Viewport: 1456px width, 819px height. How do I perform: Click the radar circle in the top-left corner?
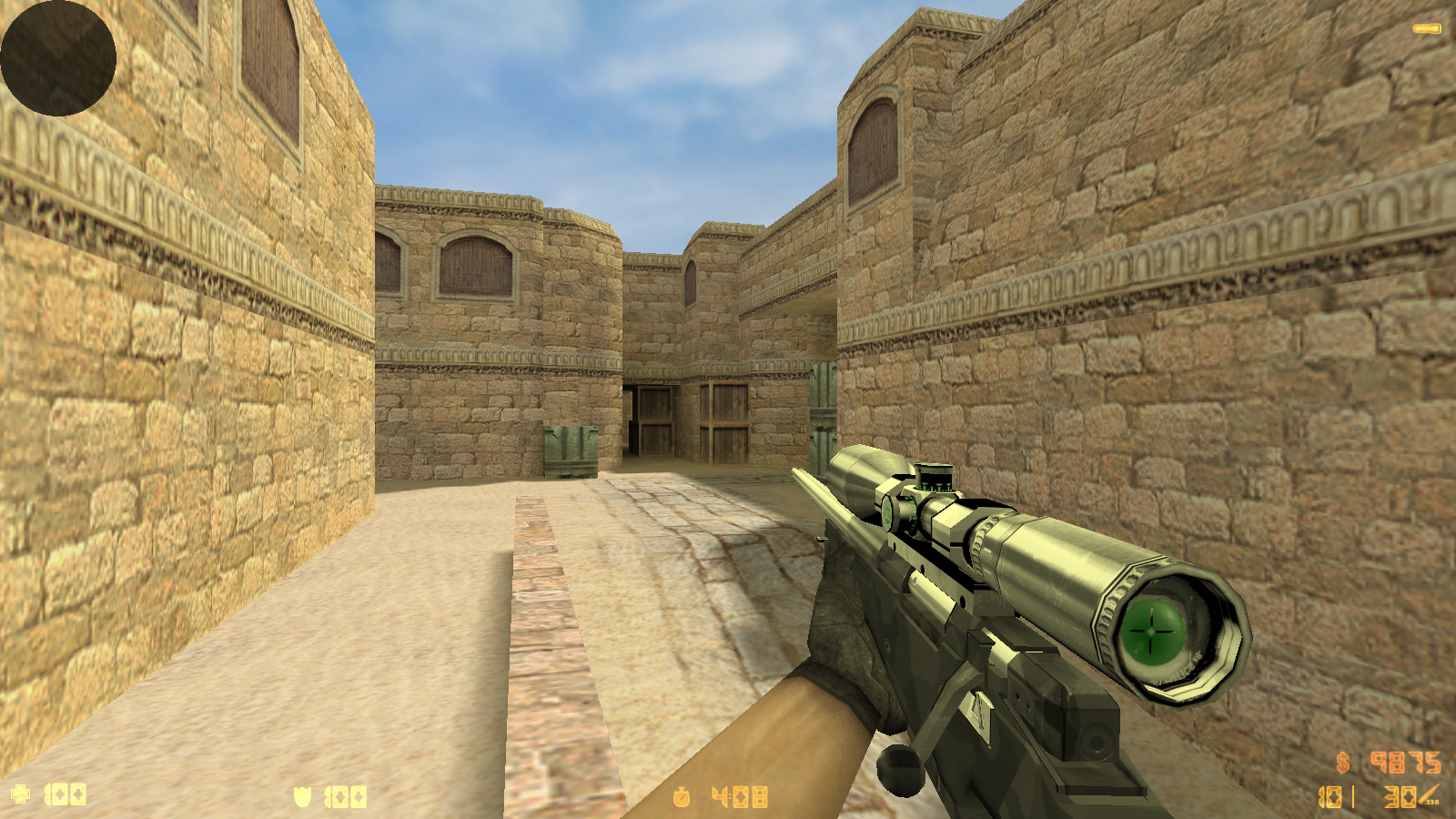coord(57,56)
